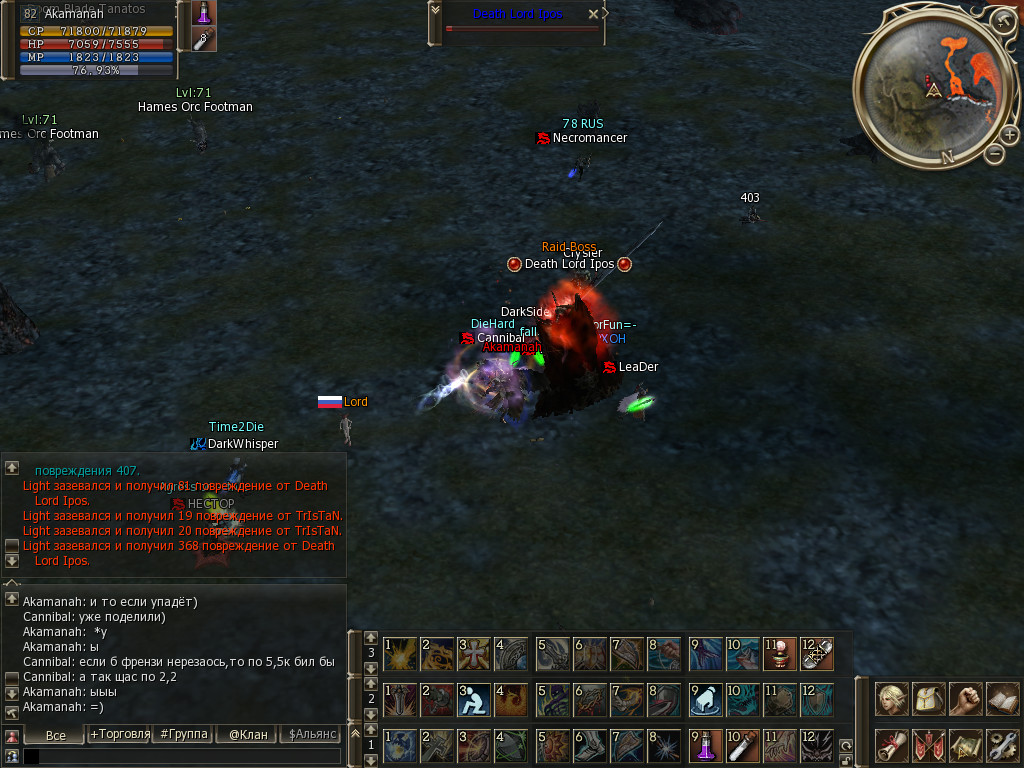Select the #Группа party chat tab
The image size is (1024, 768).
coord(182,735)
